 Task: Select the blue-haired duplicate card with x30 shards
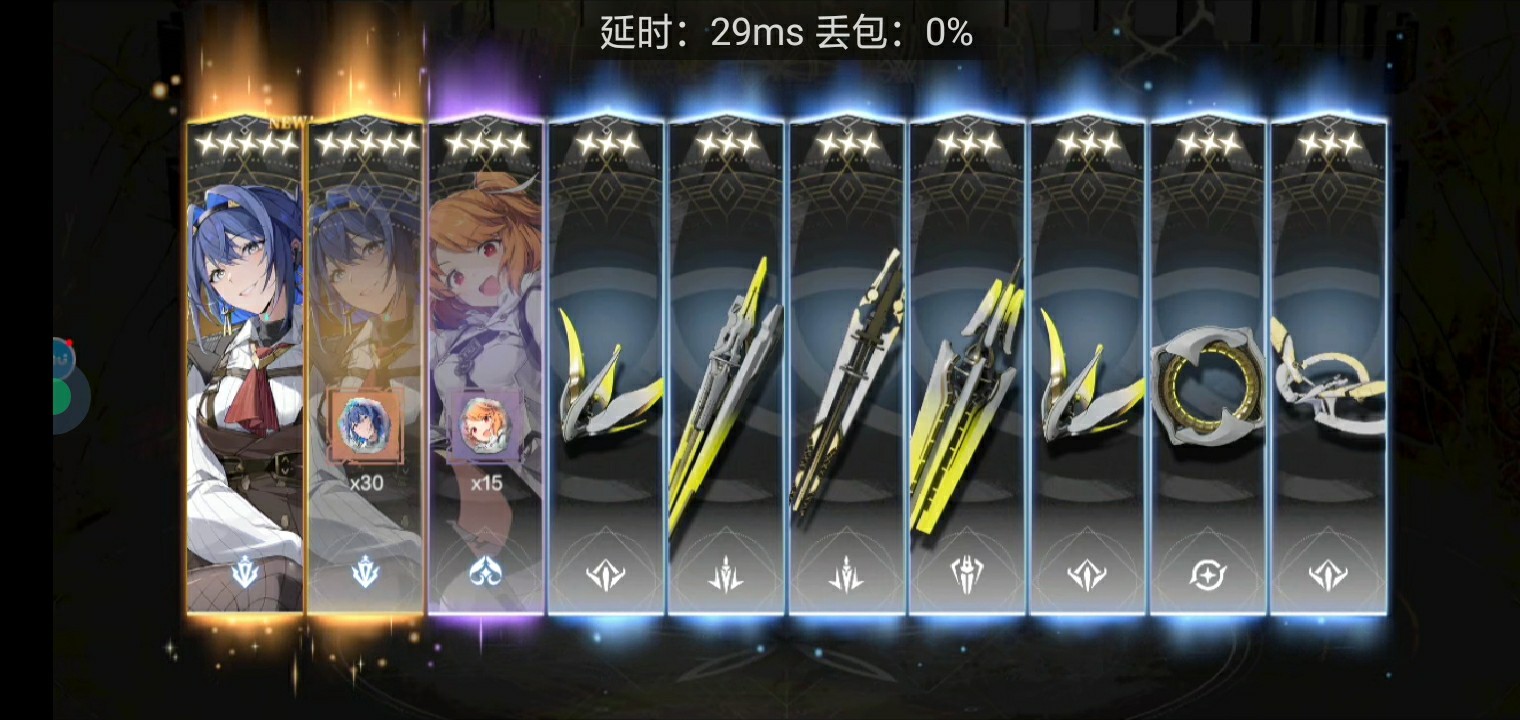pos(365,370)
